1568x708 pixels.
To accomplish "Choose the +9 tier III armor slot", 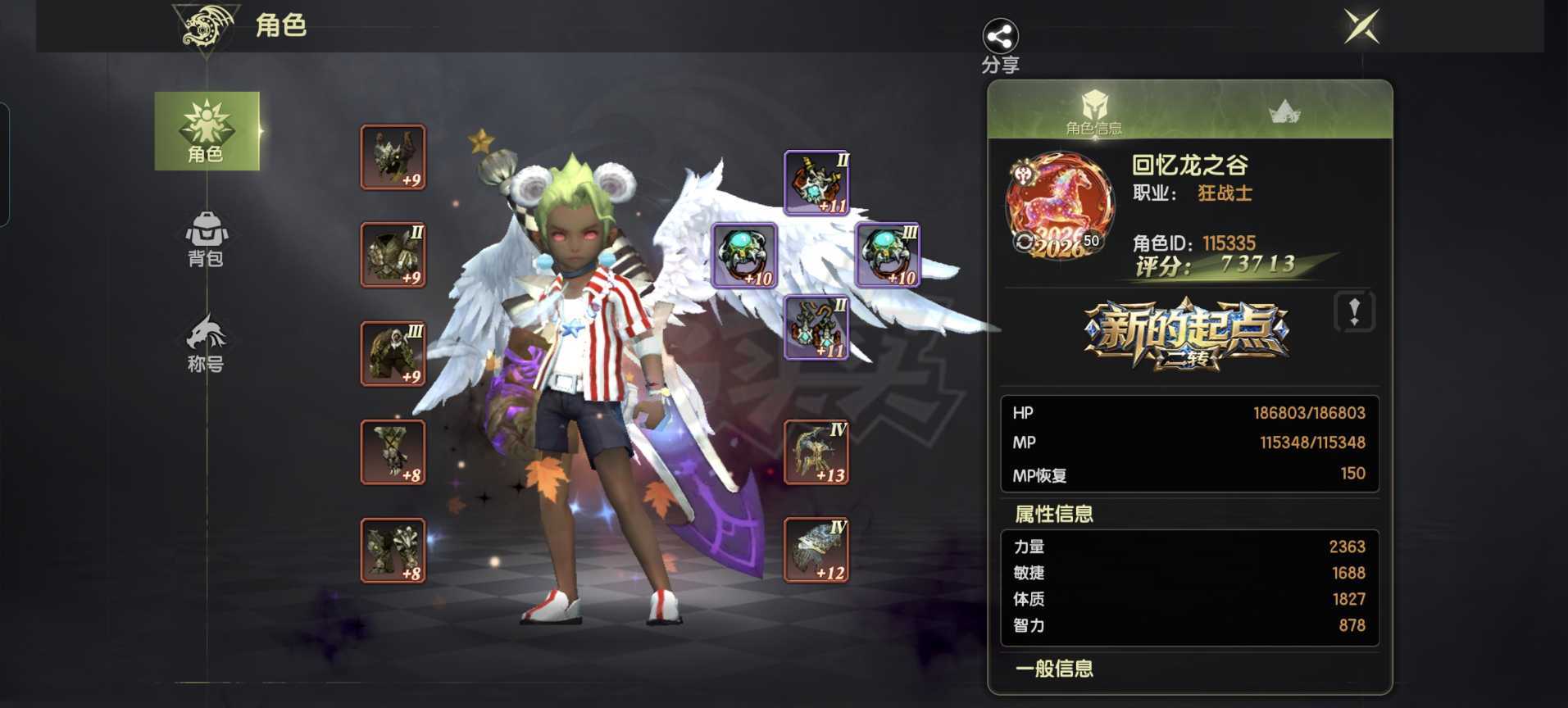I will [393, 353].
